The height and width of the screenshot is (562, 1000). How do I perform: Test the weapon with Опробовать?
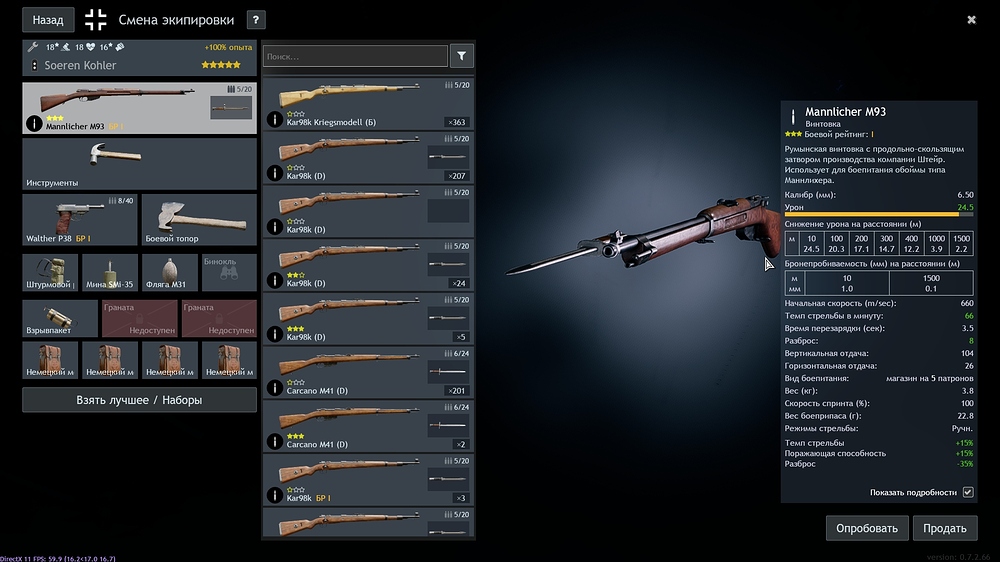[x=867, y=528]
